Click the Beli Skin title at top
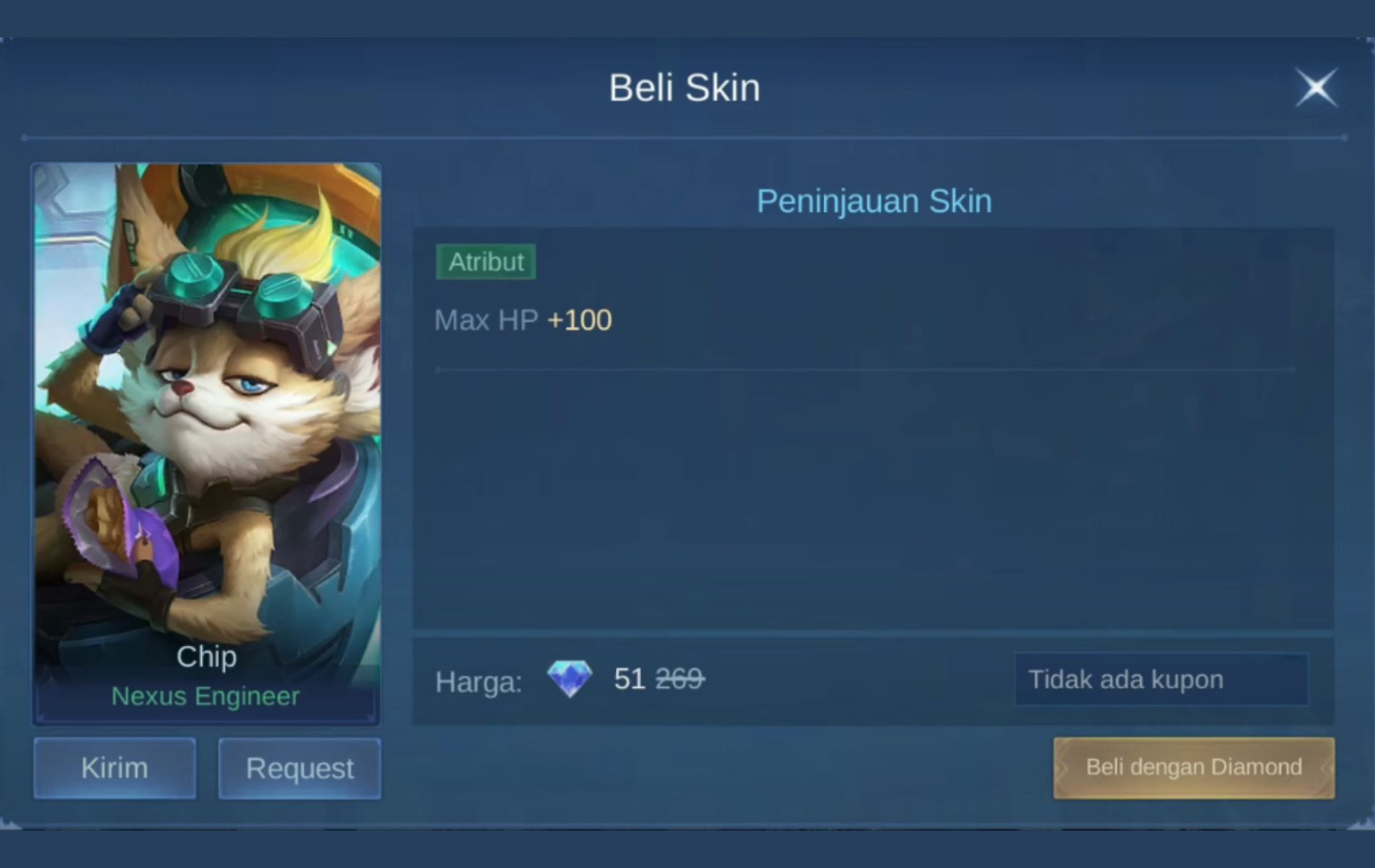1375x868 pixels. [685, 87]
